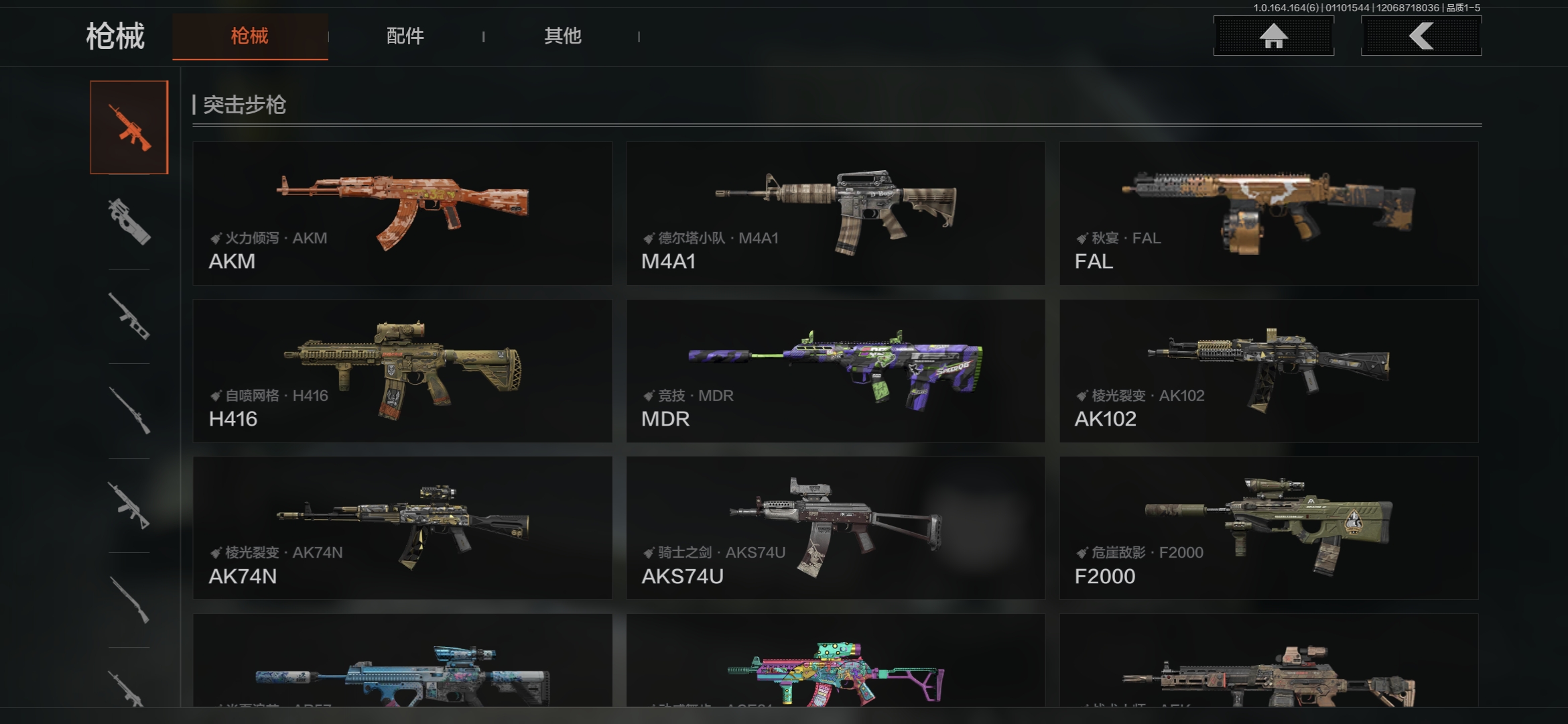
Task: Select the AKS74U weapon card
Action: (x=836, y=528)
